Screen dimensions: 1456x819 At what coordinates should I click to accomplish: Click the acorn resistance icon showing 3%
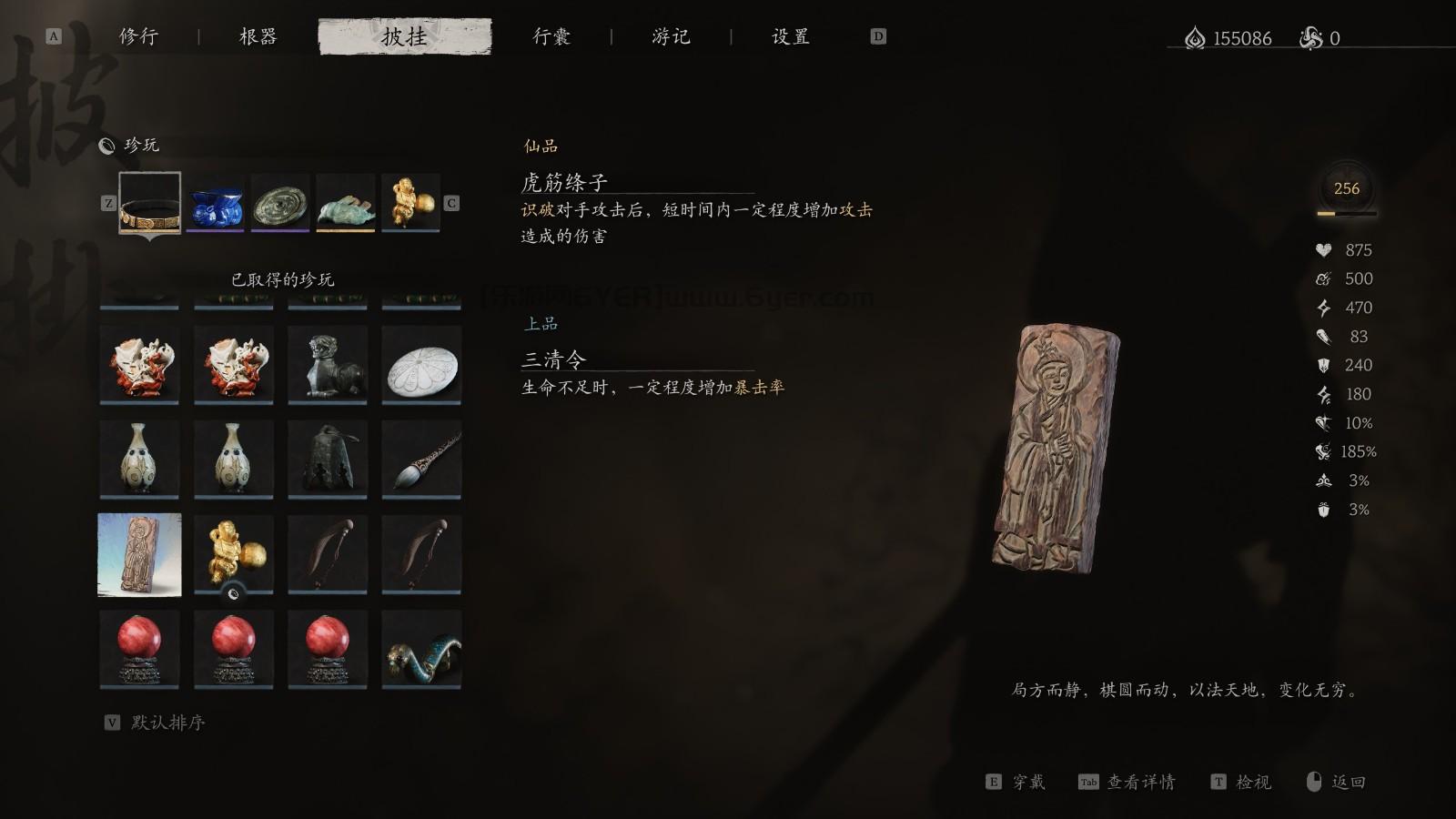tap(1323, 510)
